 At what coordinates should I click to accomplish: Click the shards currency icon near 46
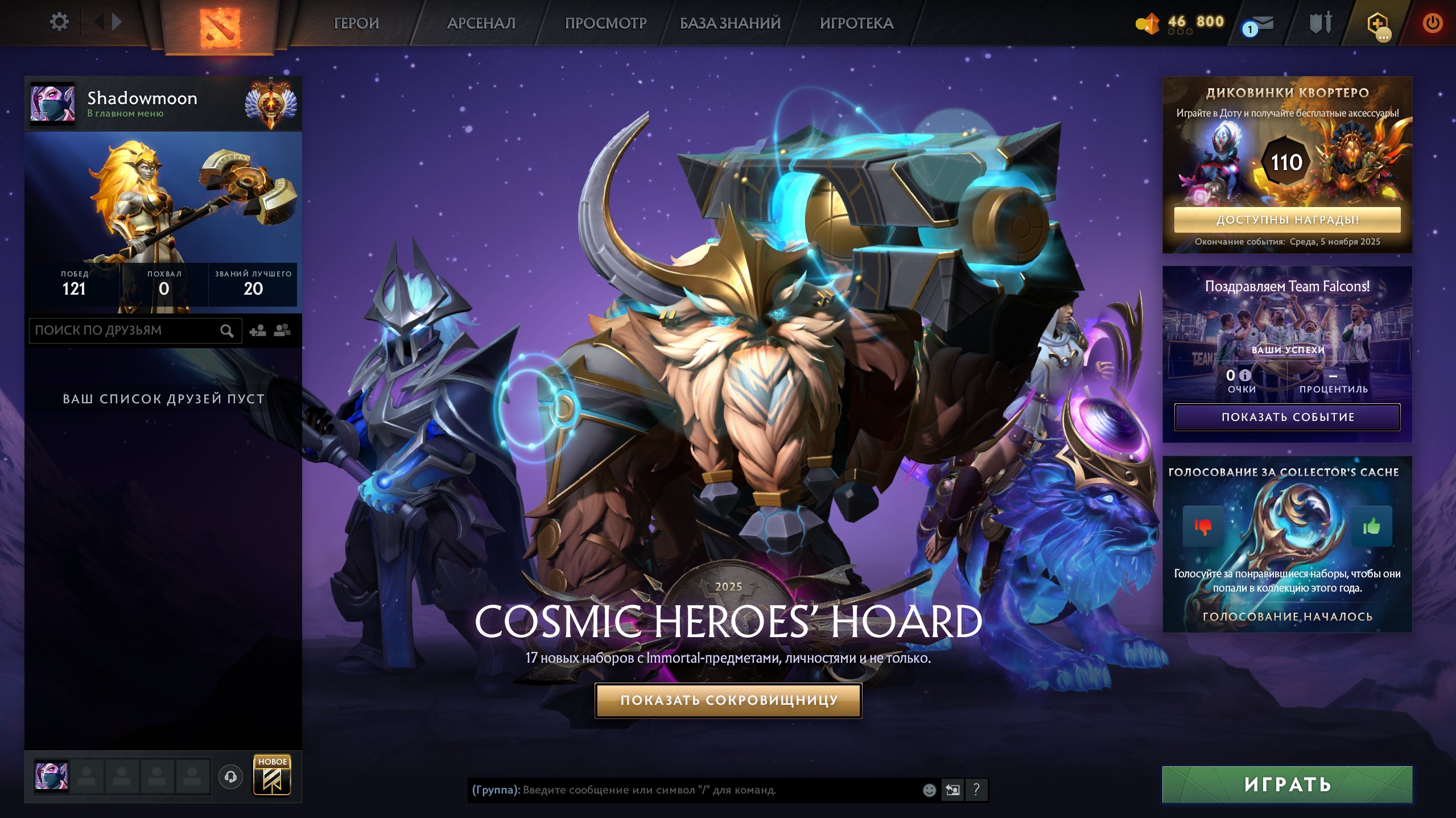click(x=1148, y=23)
